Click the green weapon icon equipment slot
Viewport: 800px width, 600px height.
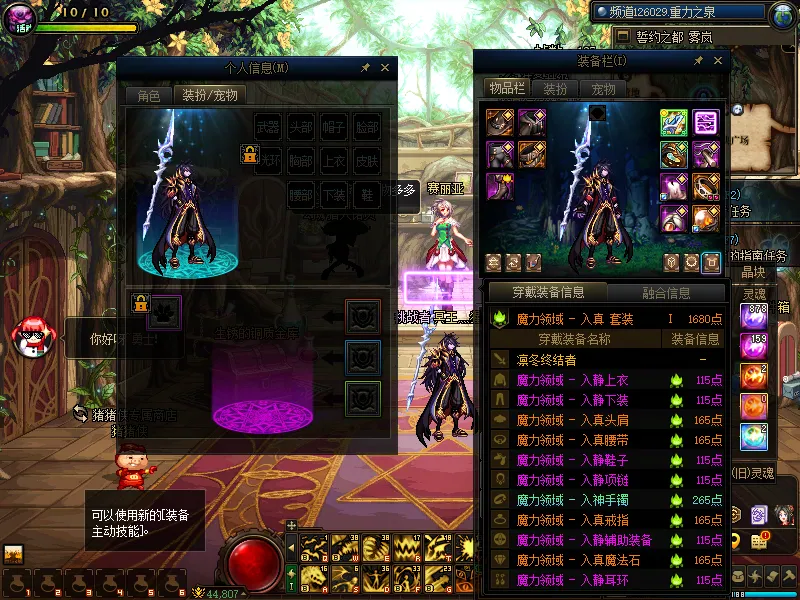pyautogui.click(x=673, y=122)
